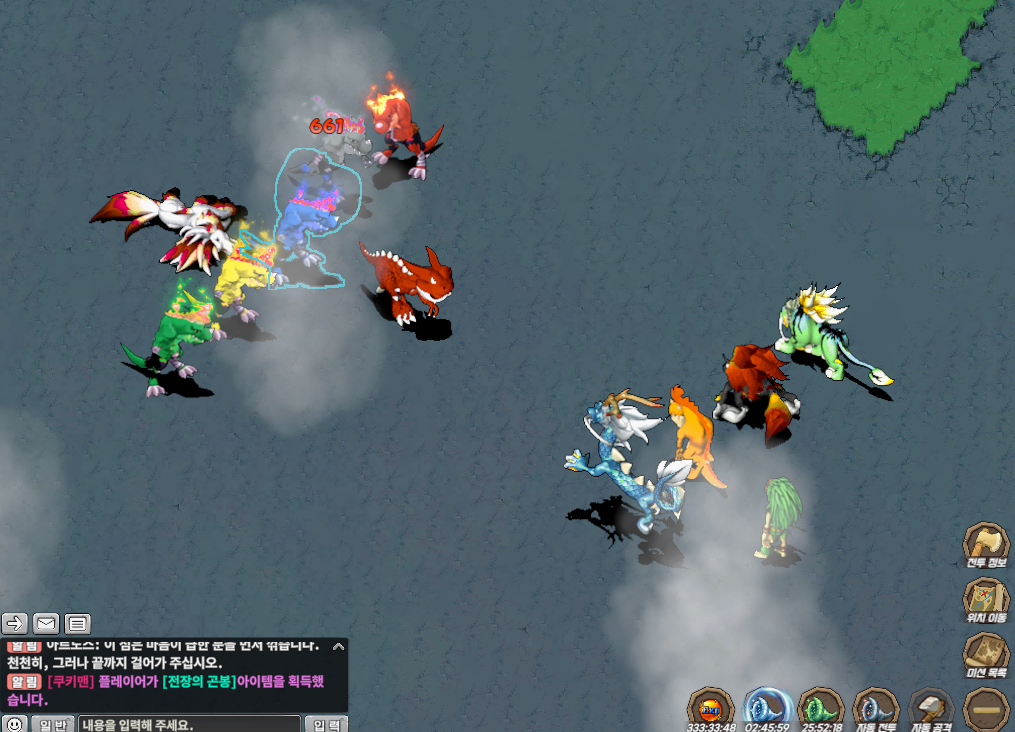Click the arrow button above the chat

click(x=14, y=624)
